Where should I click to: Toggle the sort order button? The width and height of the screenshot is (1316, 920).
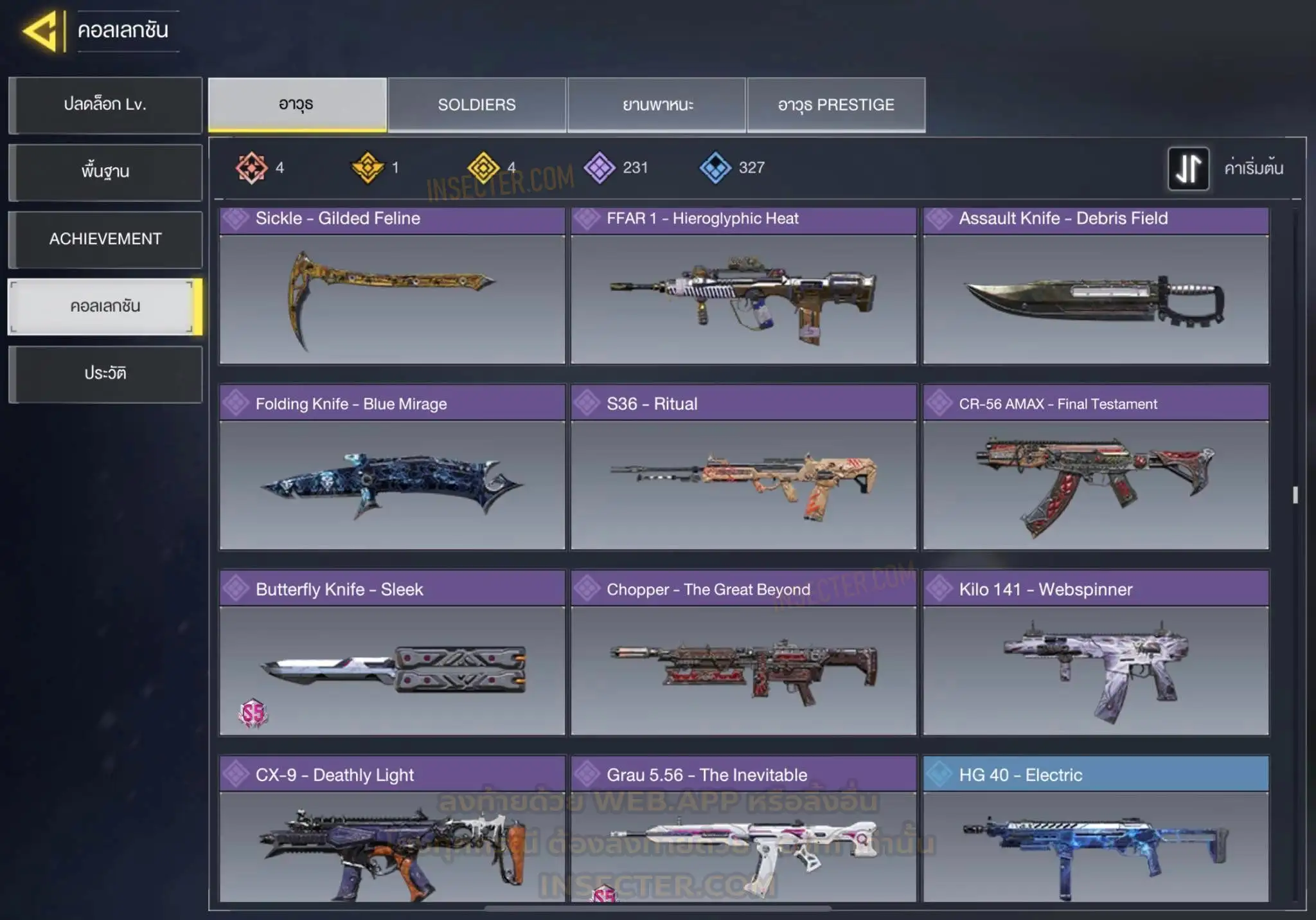(x=1188, y=168)
